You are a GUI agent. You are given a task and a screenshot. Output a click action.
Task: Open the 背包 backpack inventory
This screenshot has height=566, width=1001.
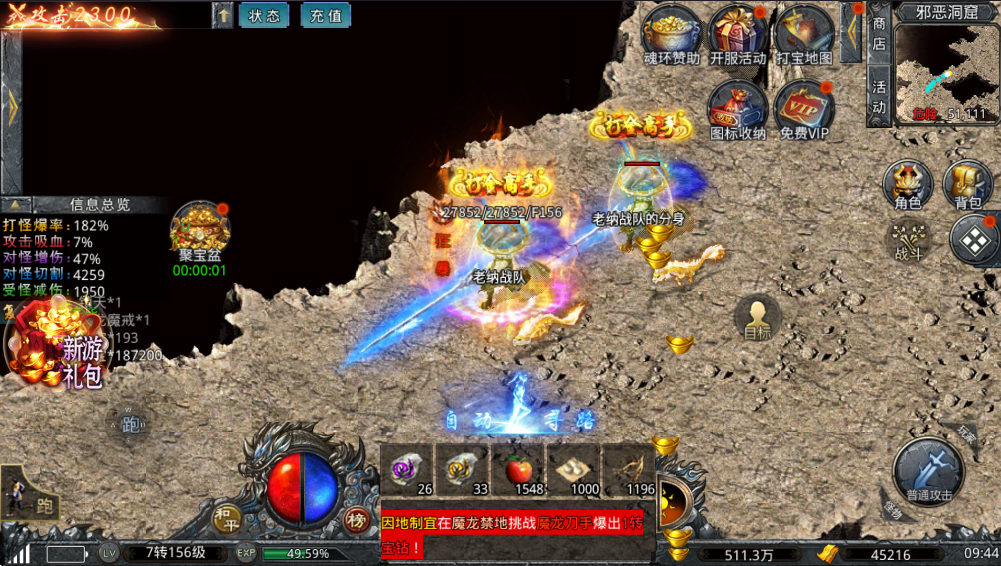pos(967,185)
